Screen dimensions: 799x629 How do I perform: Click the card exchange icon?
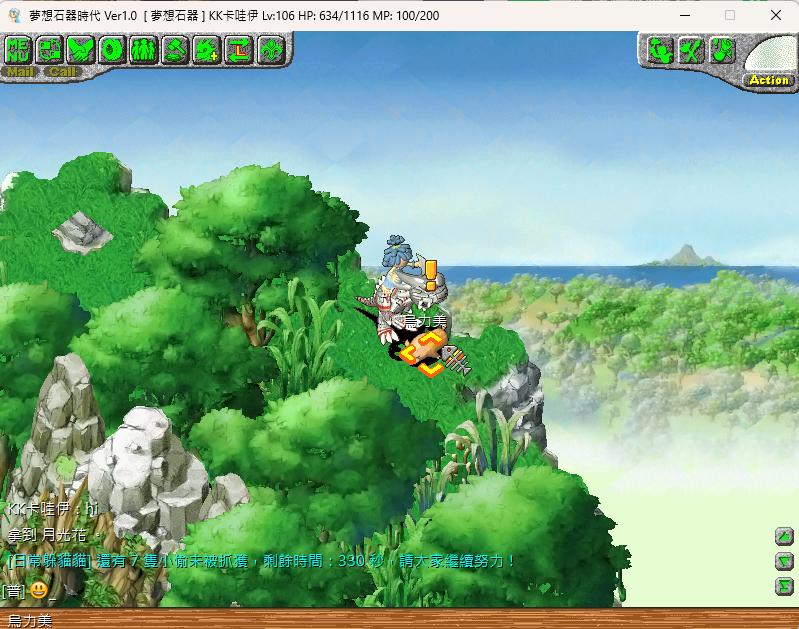click(50, 49)
